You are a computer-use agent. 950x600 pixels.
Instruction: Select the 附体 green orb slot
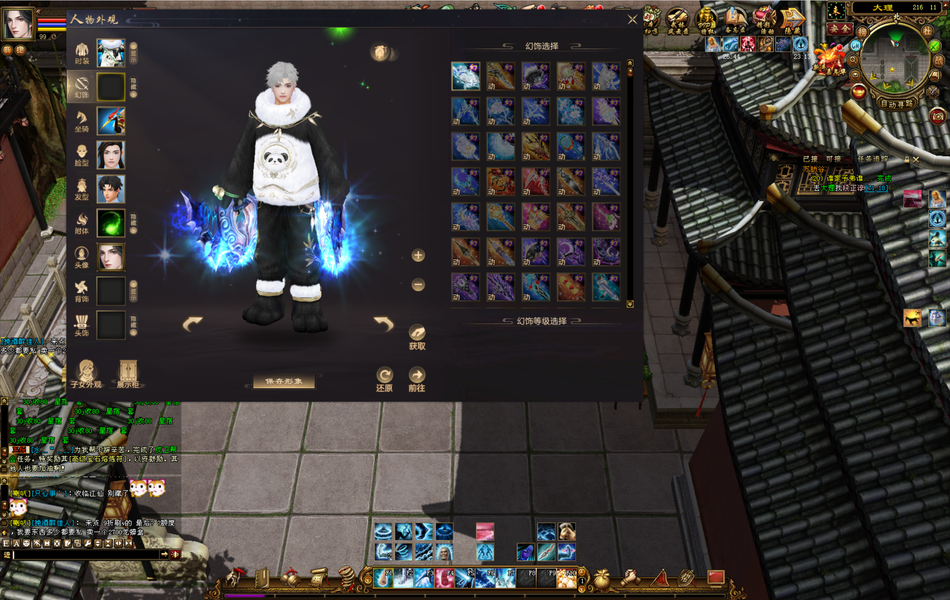(110, 223)
